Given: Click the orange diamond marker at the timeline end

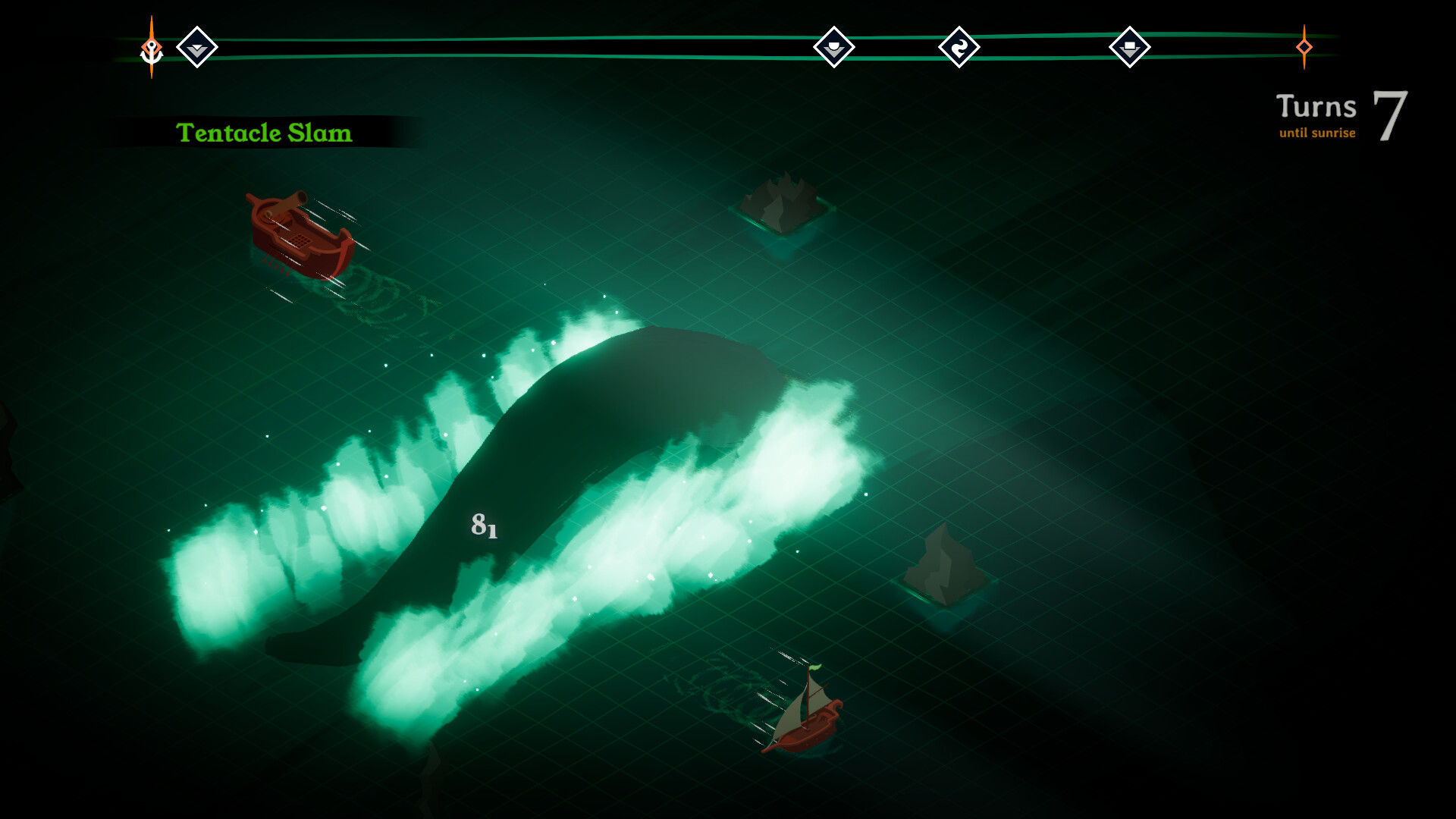Looking at the screenshot, I should [x=1304, y=48].
